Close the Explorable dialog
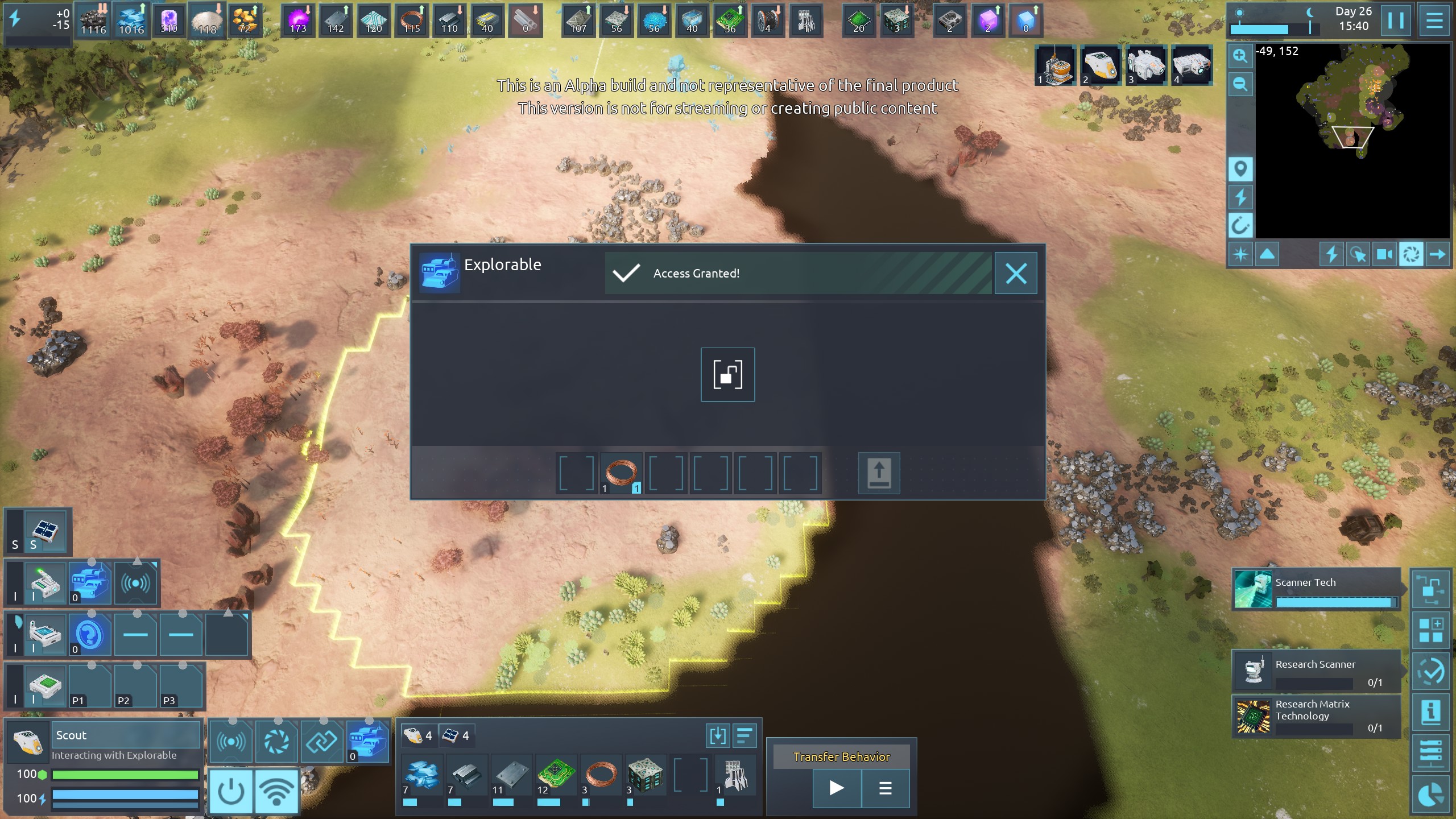Viewport: 1456px width, 819px height. [x=1016, y=274]
